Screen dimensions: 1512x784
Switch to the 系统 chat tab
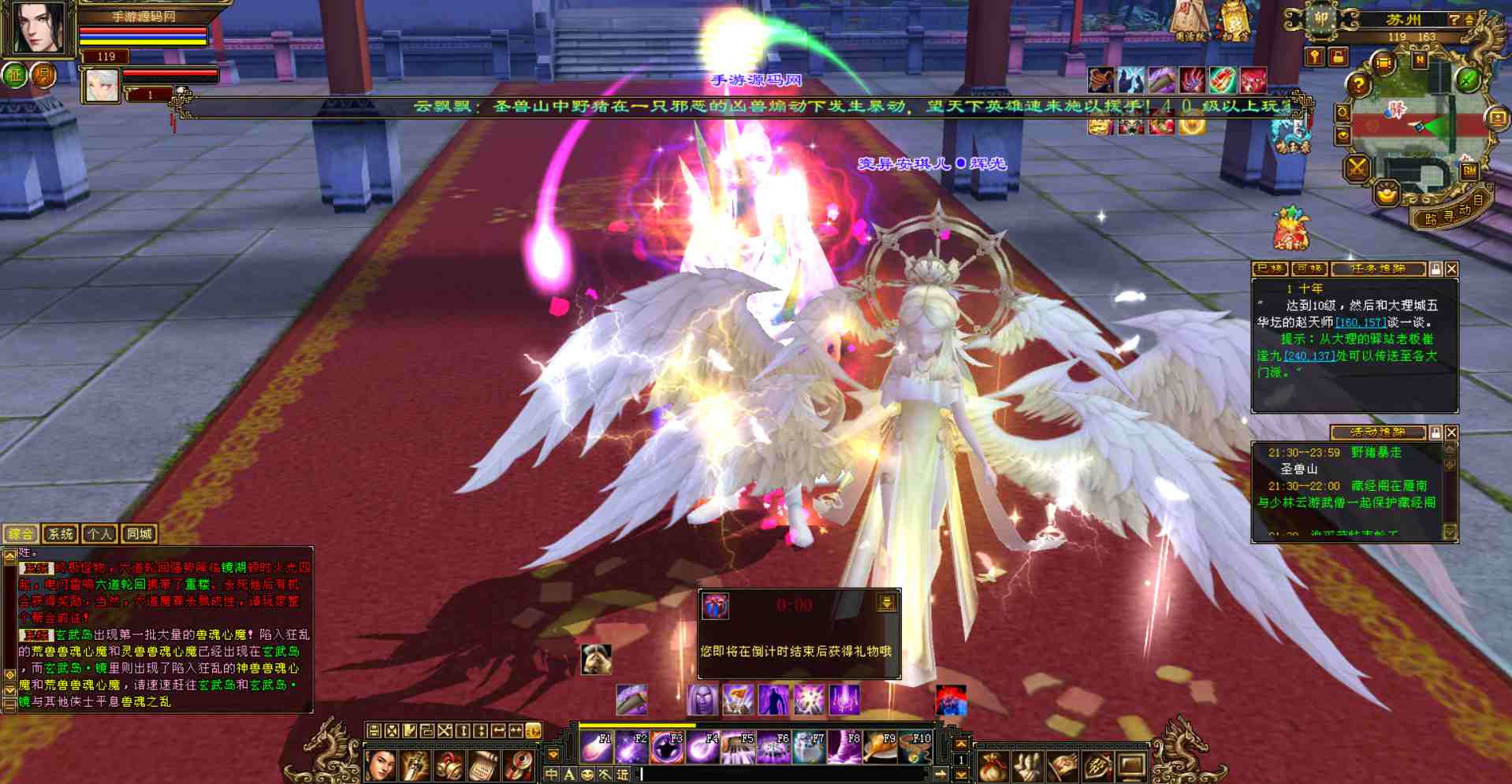point(60,533)
